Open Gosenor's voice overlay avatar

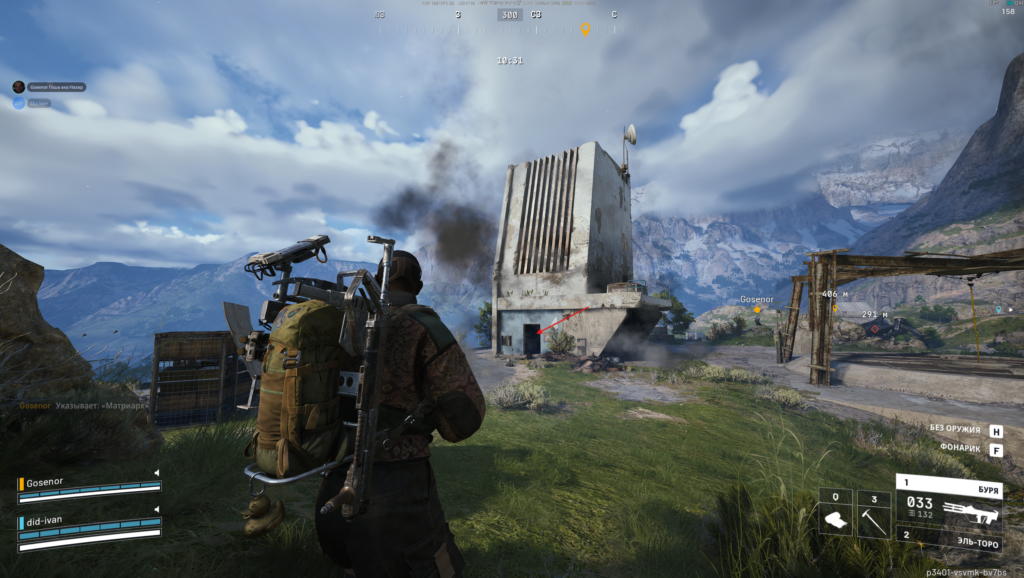point(18,87)
